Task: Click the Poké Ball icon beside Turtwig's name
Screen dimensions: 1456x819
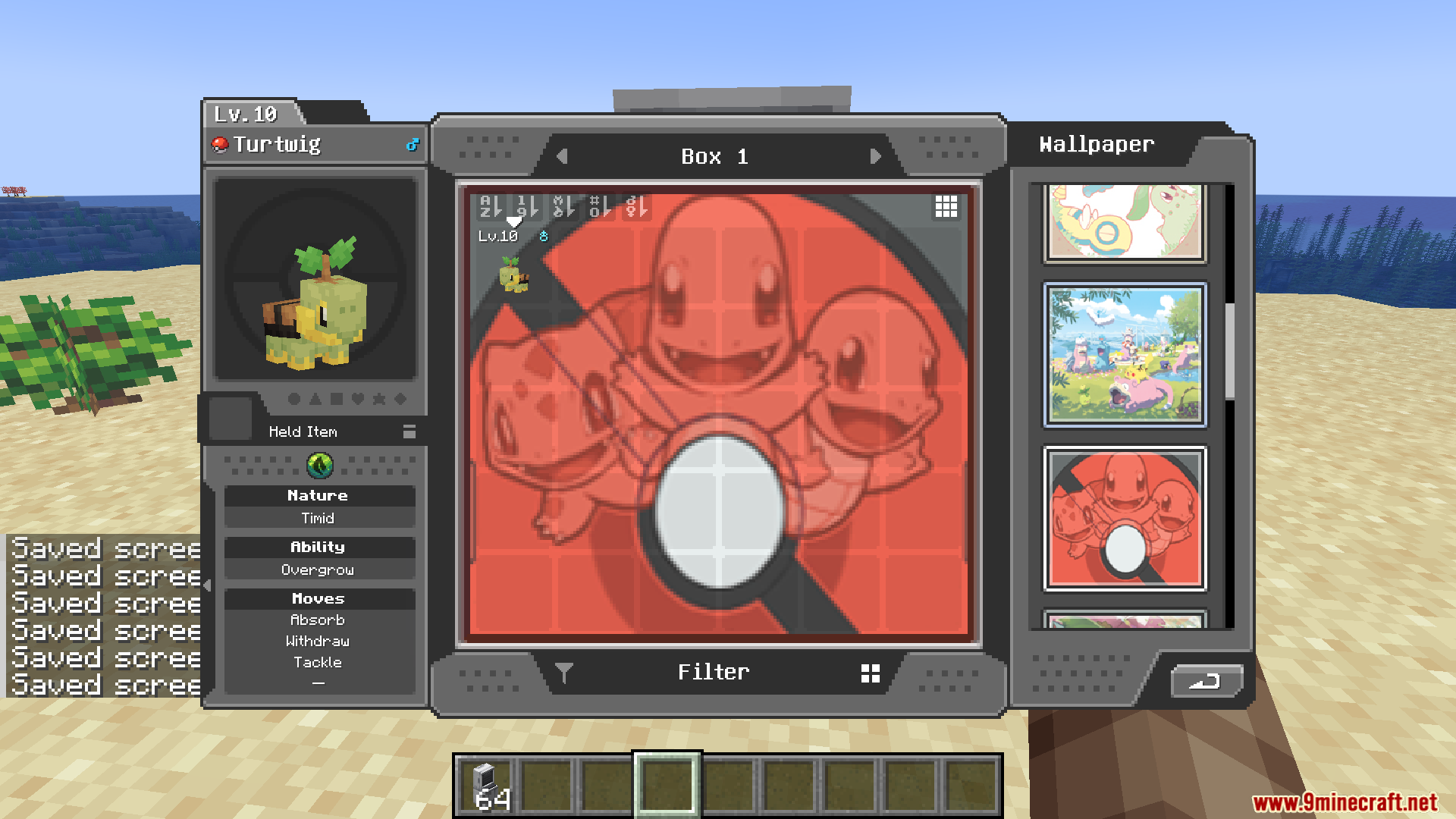Action: (221, 144)
